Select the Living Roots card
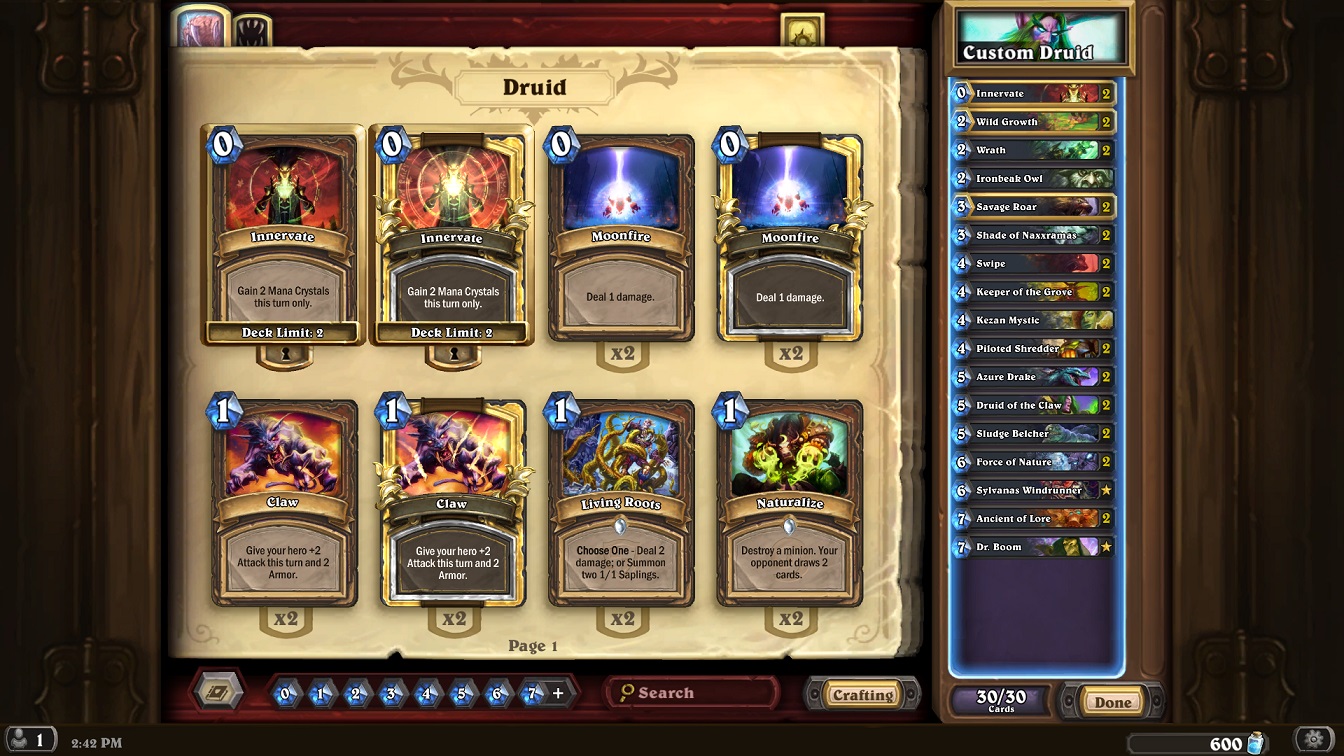 tap(621, 503)
